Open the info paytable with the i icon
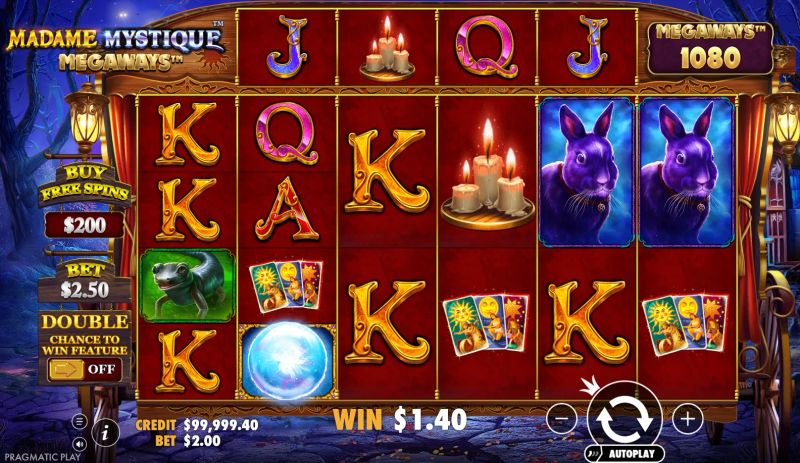 pos(107,432)
